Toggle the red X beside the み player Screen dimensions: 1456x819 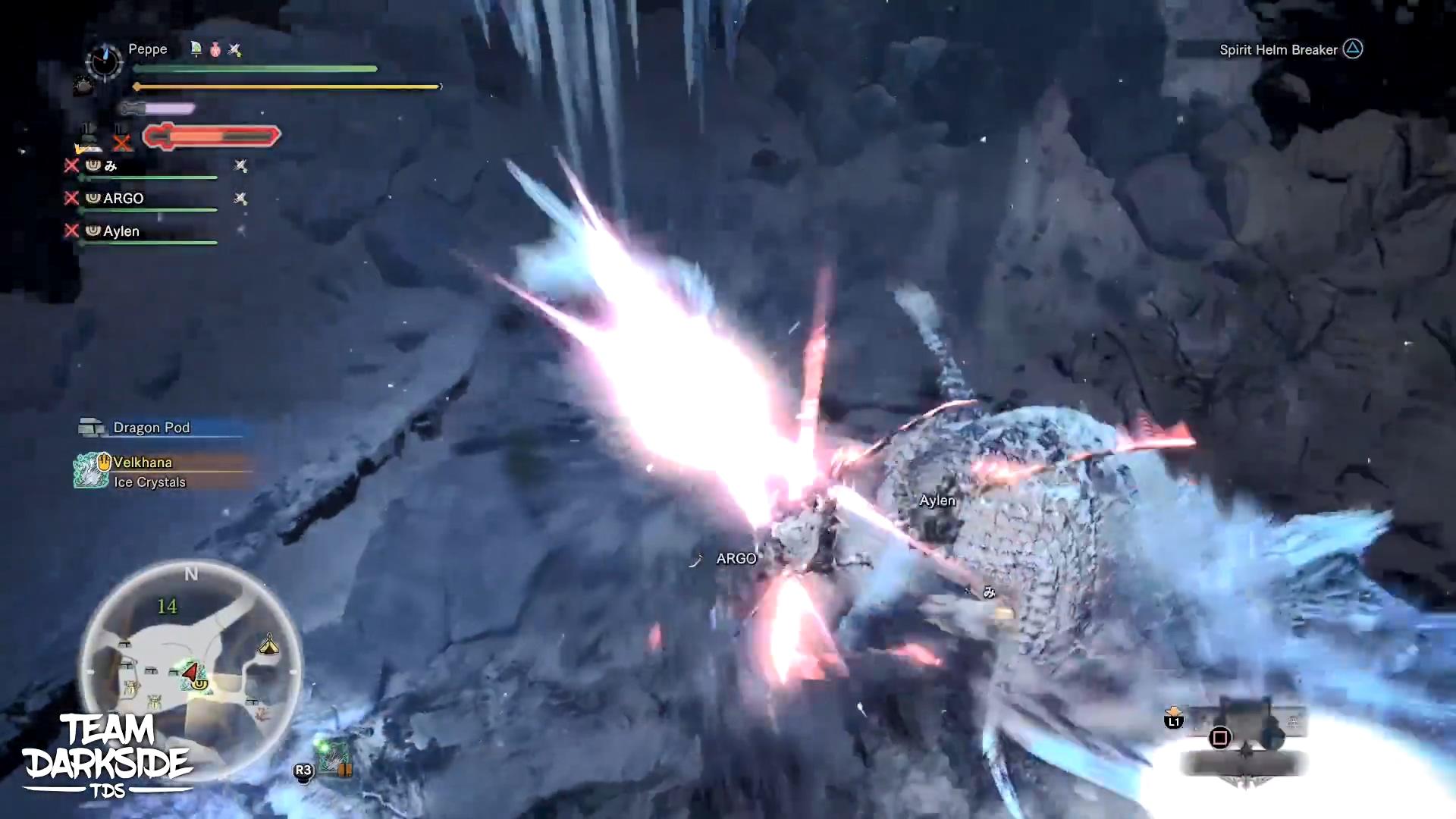tap(73, 166)
